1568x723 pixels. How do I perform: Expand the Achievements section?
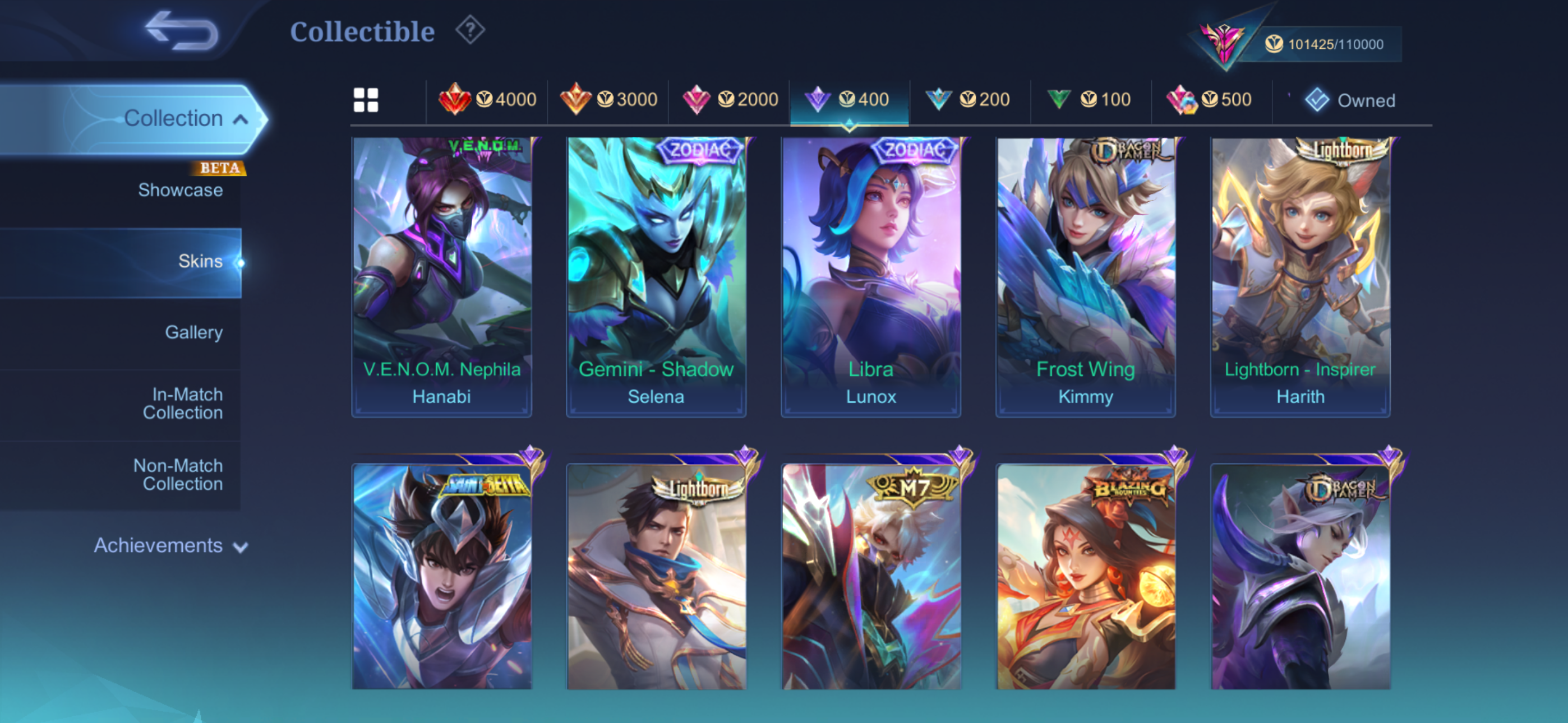(170, 546)
